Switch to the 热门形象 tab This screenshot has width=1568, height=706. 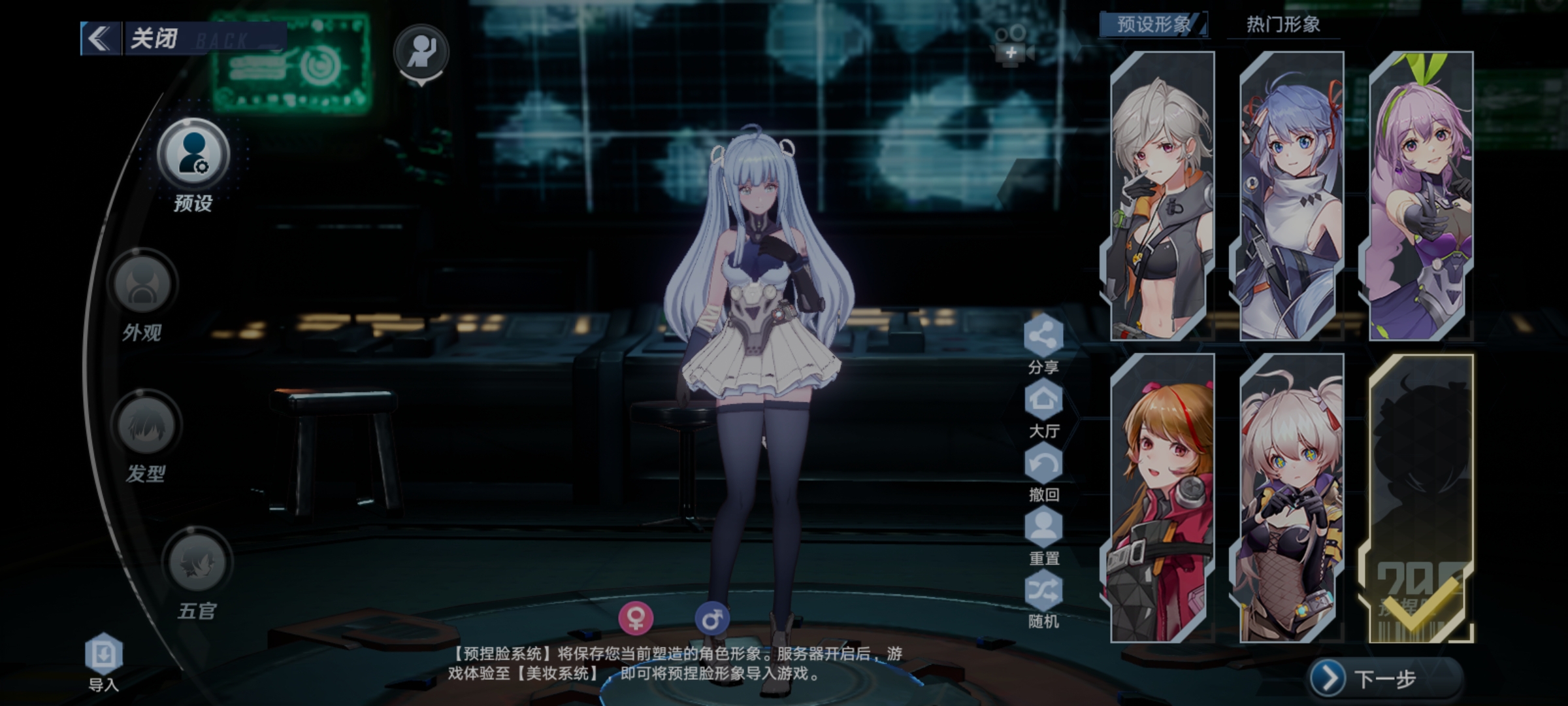[1282, 25]
